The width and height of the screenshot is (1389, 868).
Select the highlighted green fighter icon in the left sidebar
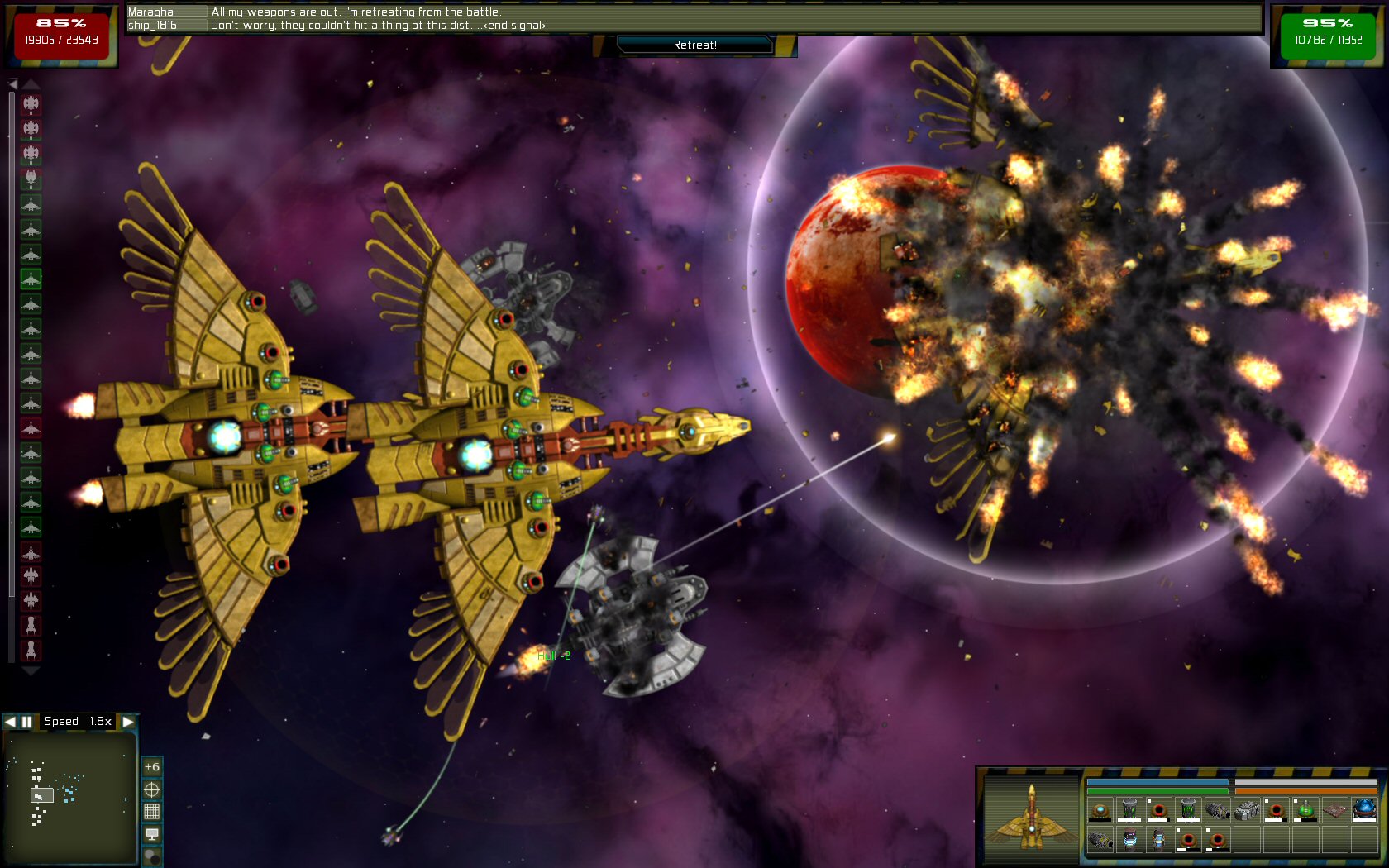tap(31, 279)
